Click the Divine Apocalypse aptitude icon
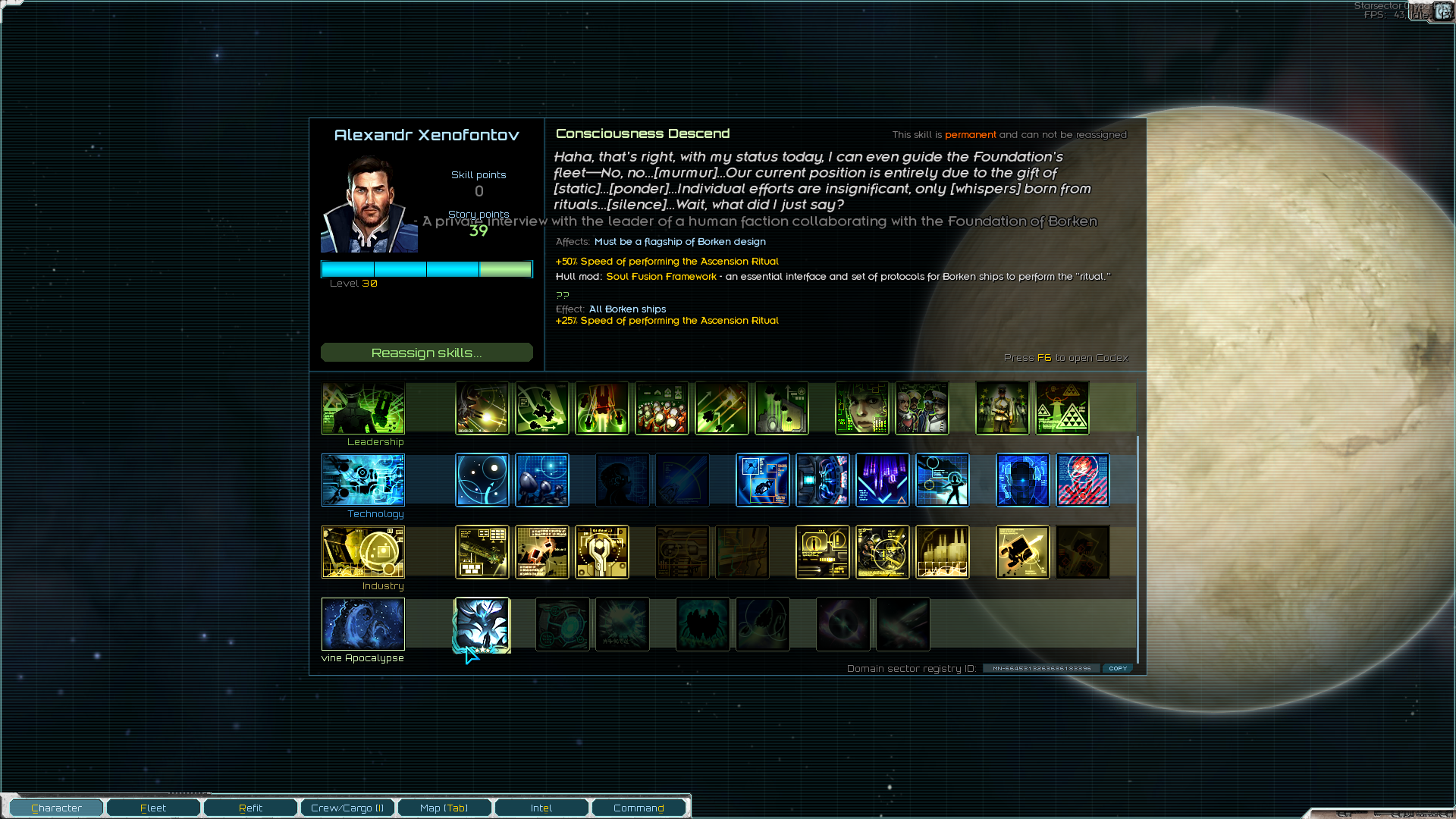Screen dimensions: 1456x819 click(363, 624)
